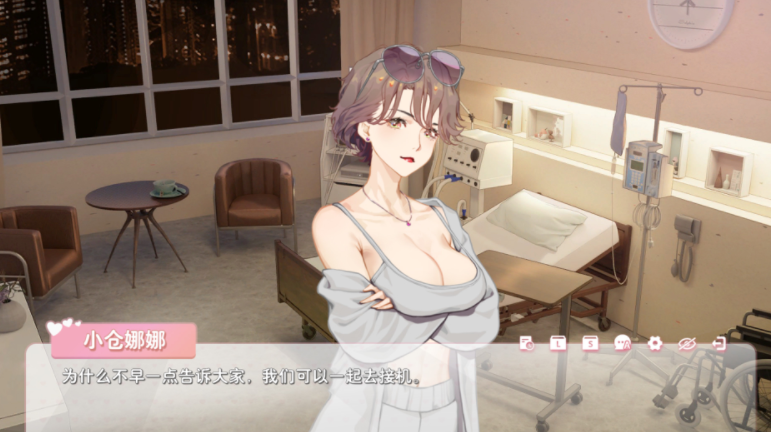Open the Load menu (L icon)

(559, 344)
